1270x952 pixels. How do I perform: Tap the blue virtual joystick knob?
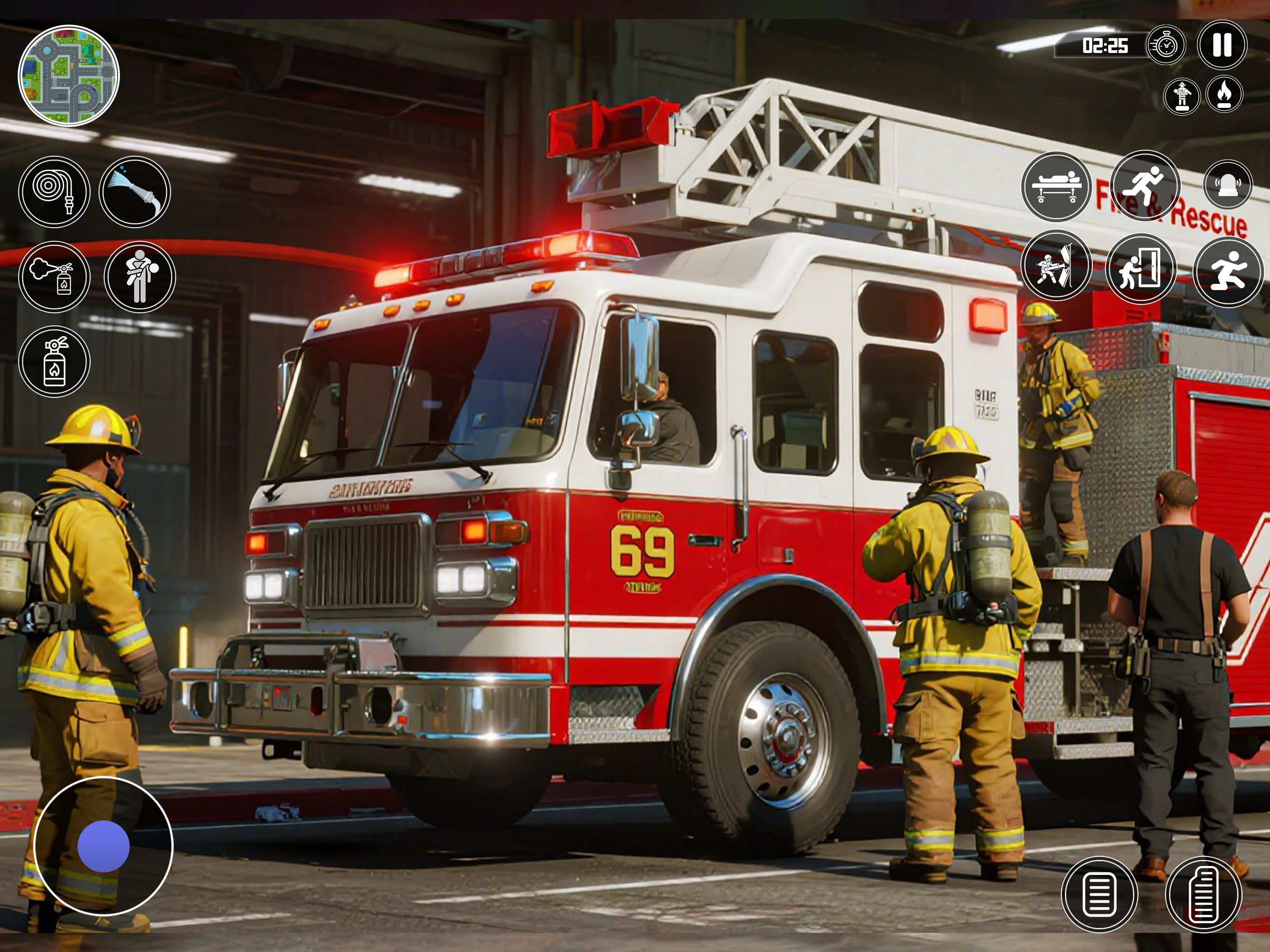pos(103,846)
